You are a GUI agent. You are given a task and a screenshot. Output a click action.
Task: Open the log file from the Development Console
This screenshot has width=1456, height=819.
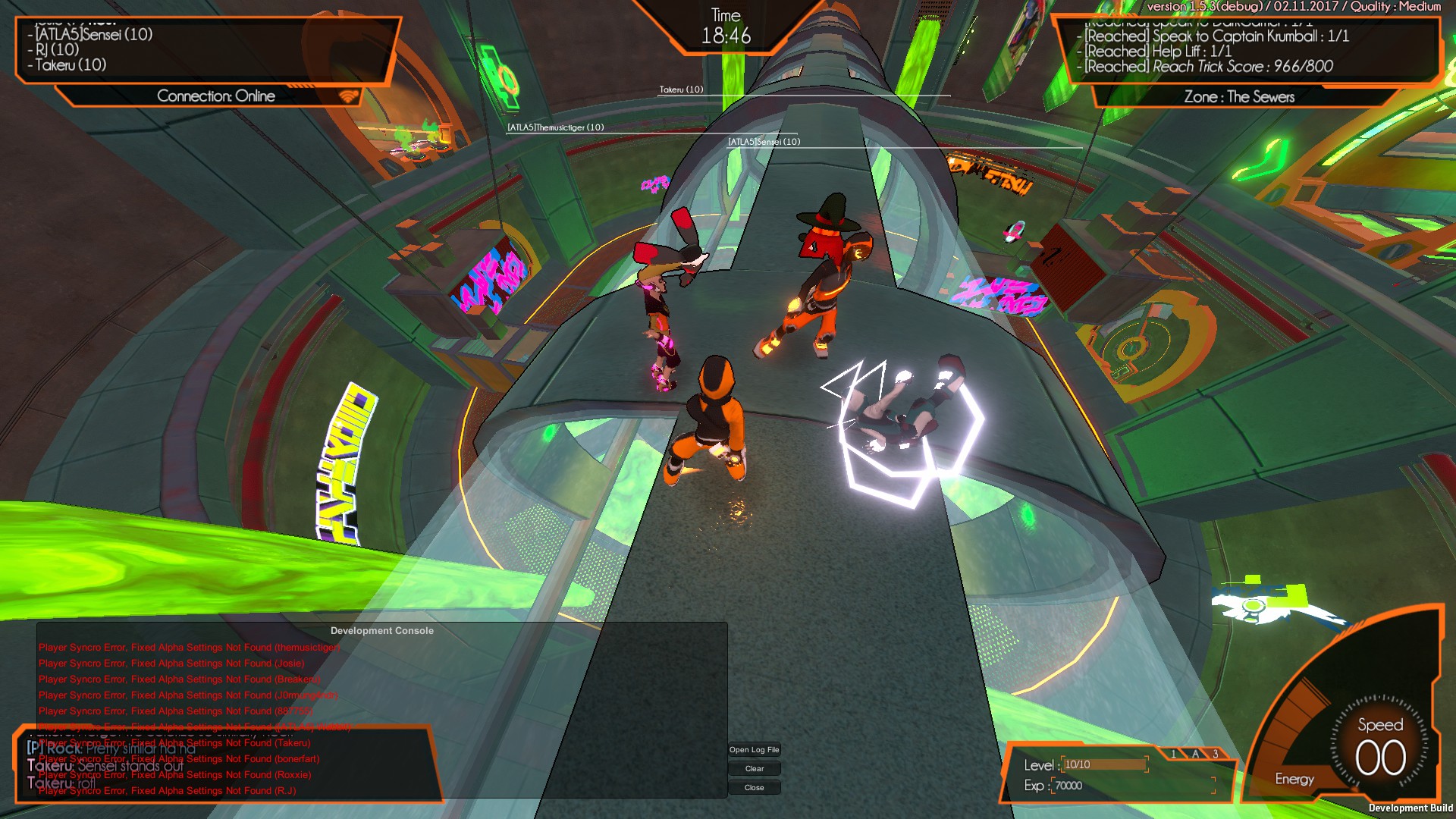[754, 749]
